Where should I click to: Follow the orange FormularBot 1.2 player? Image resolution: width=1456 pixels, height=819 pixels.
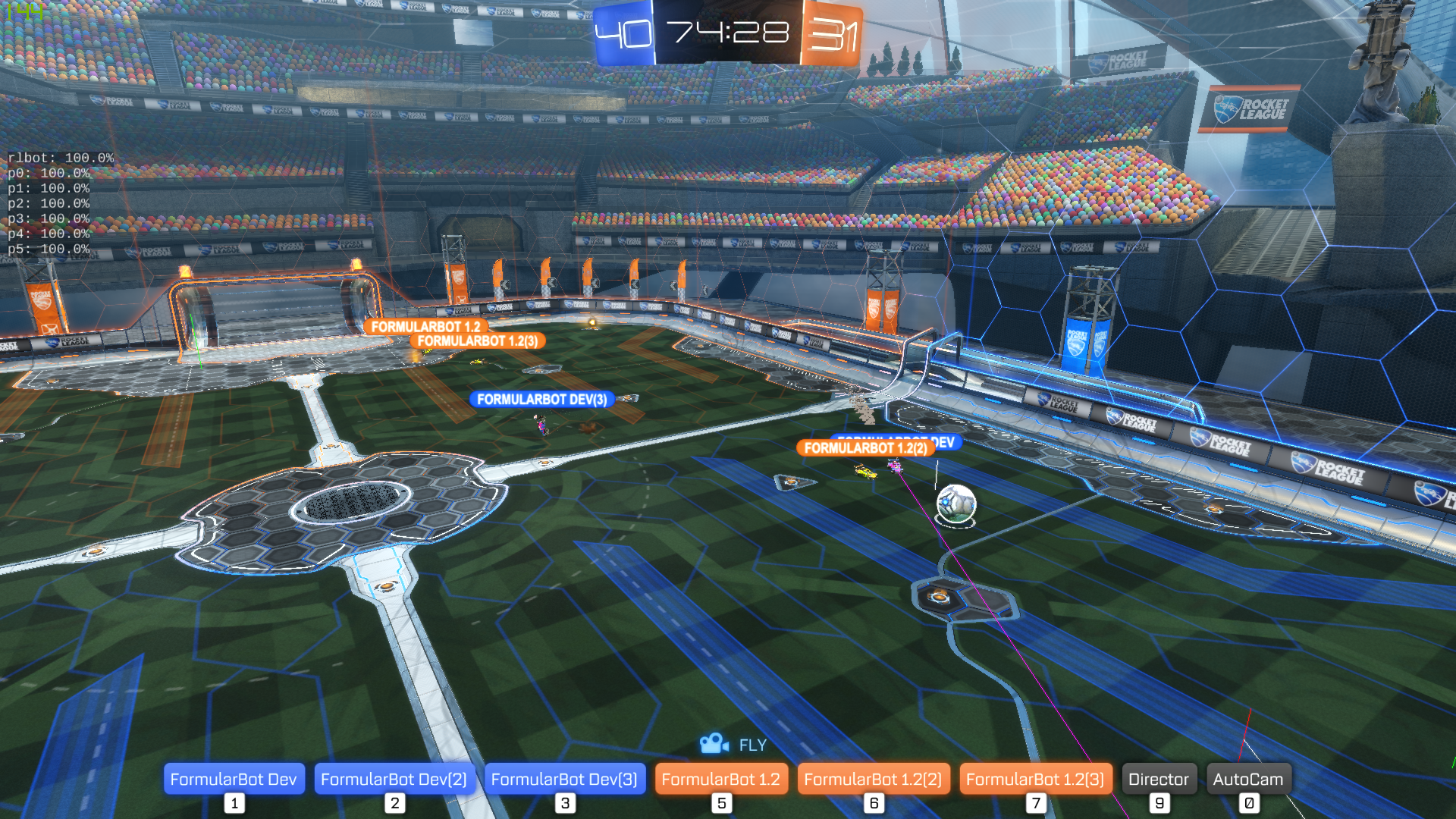(x=720, y=779)
